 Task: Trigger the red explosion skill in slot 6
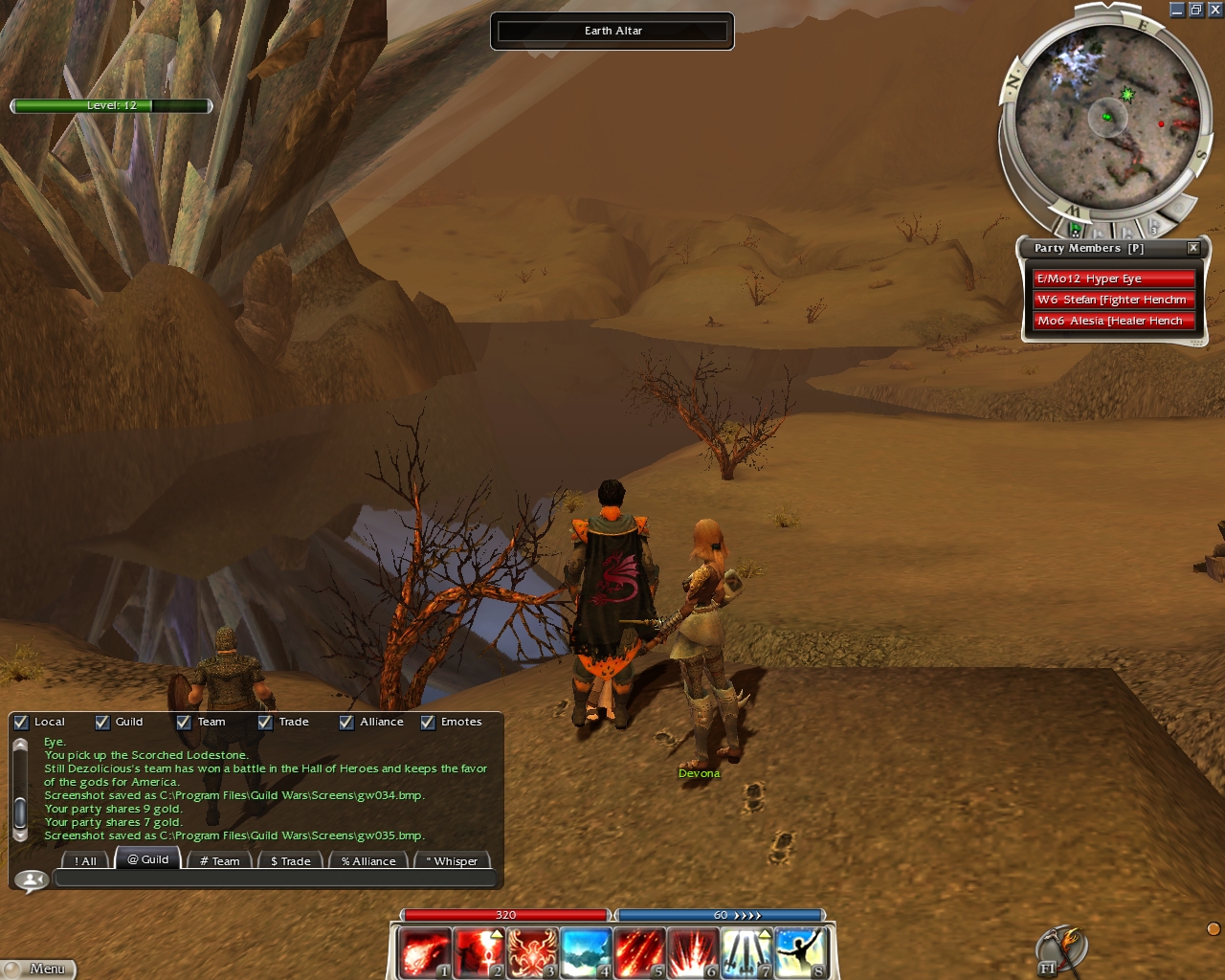pyautogui.click(x=693, y=952)
